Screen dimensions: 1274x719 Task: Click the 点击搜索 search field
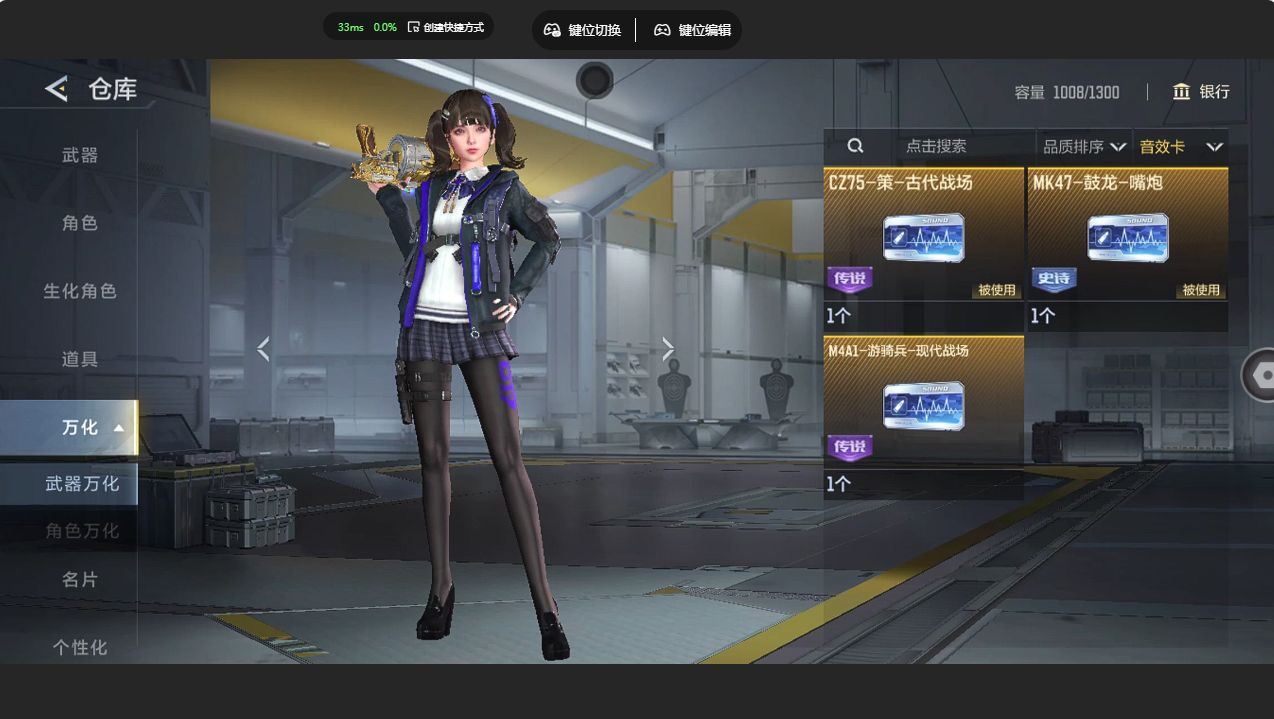pyautogui.click(x=935, y=146)
